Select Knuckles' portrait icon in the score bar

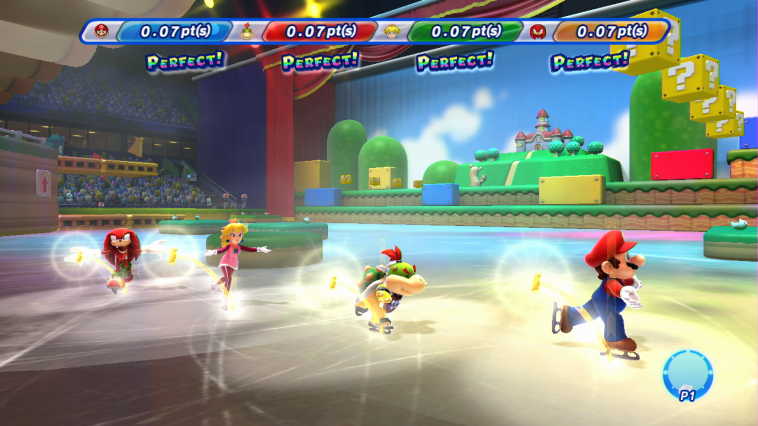537,31
